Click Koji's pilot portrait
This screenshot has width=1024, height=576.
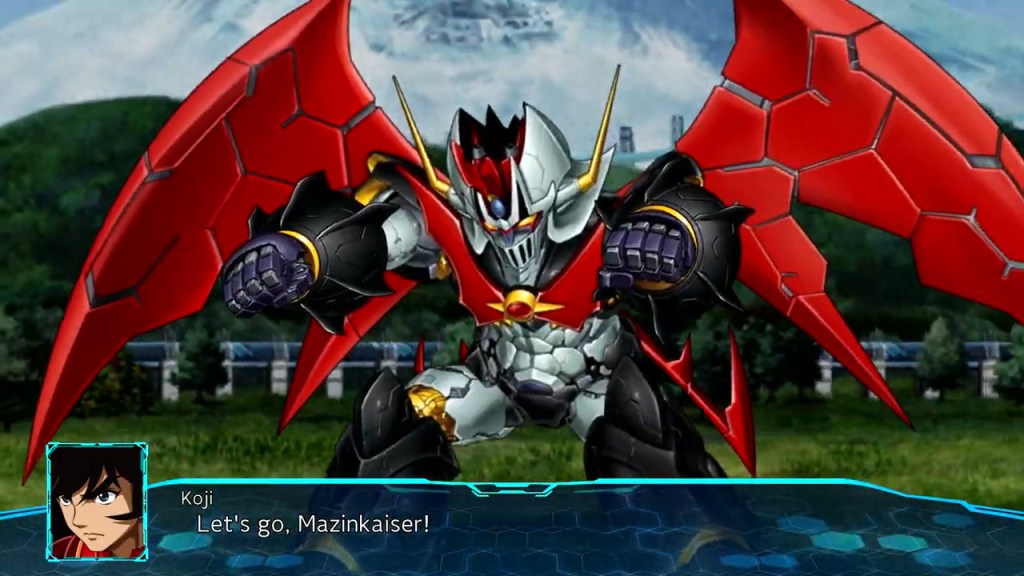click(96, 501)
